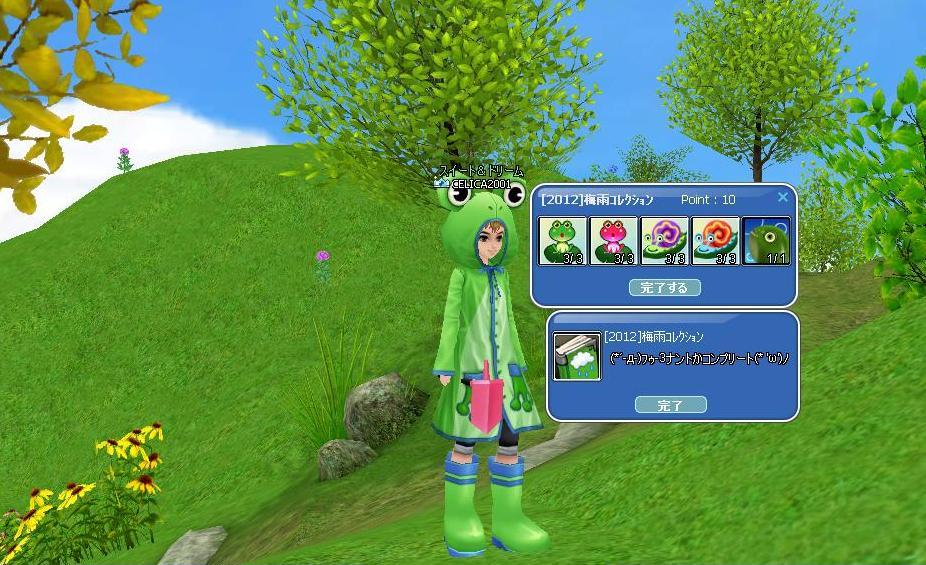Choose the purple snail collection item
This screenshot has height=565, width=926.
coord(664,241)
